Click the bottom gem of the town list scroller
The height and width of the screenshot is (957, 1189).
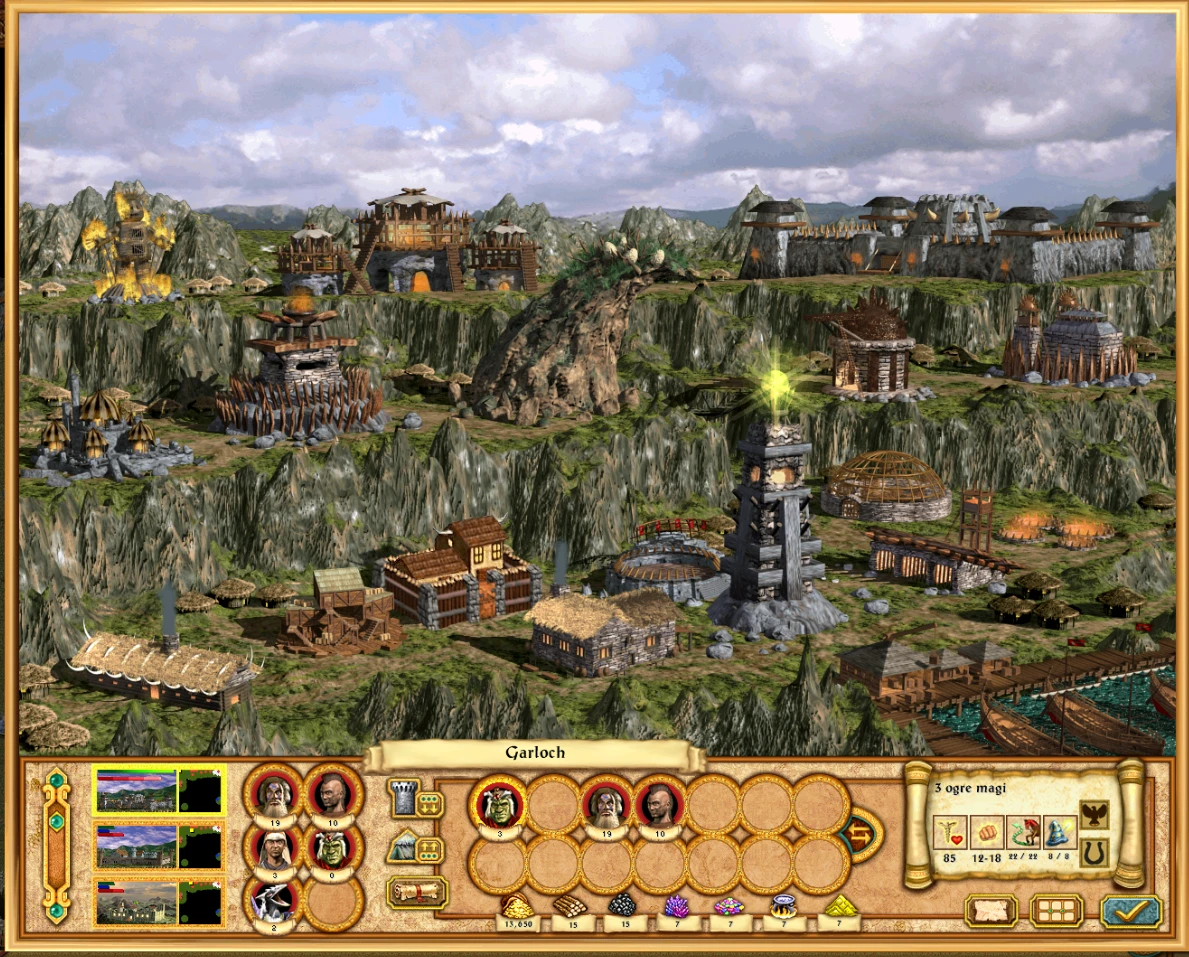tap(56, 911)
